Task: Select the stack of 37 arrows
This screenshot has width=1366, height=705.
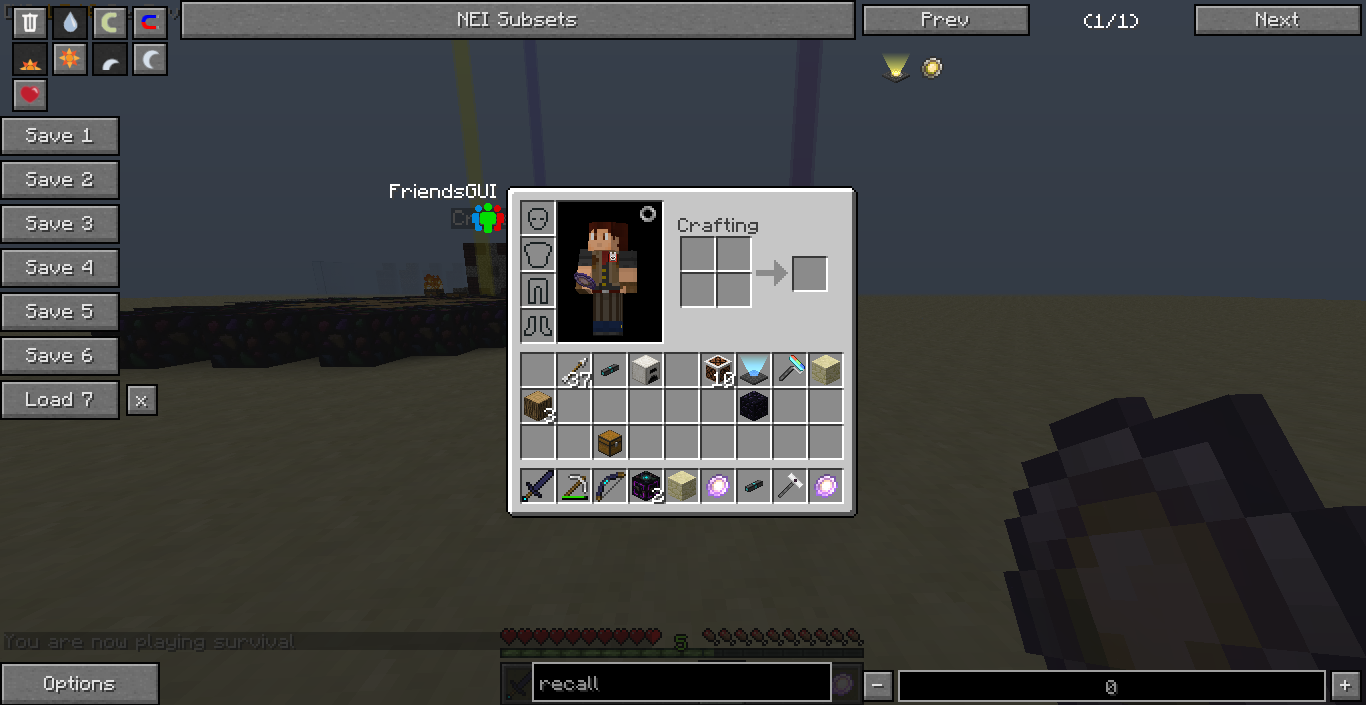Action: (574, 372)
